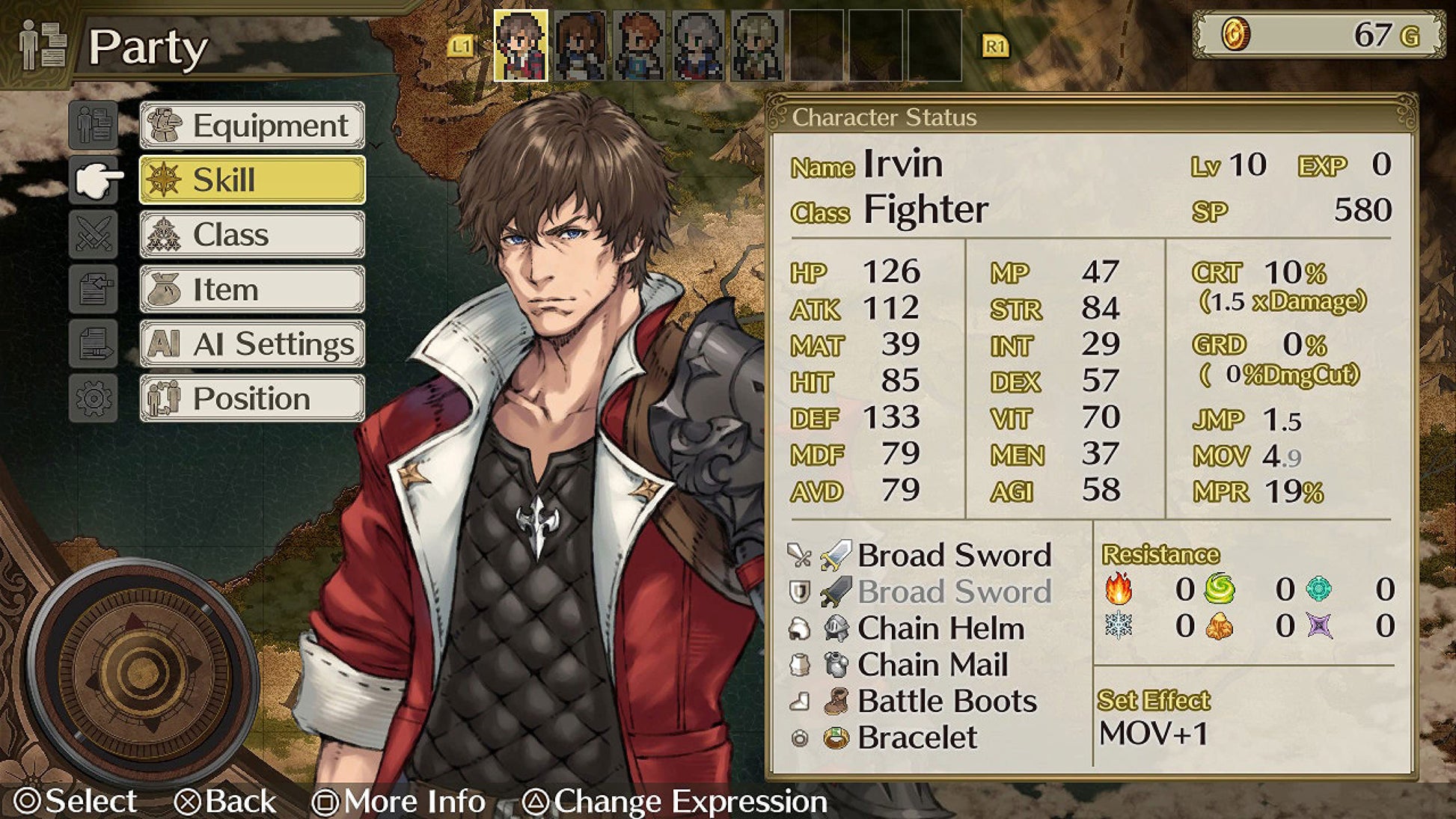The width and height of the screenshot is (1456, 819).
Task: Click the person-with-list Party sidebar icon
Action: point(94,124)
